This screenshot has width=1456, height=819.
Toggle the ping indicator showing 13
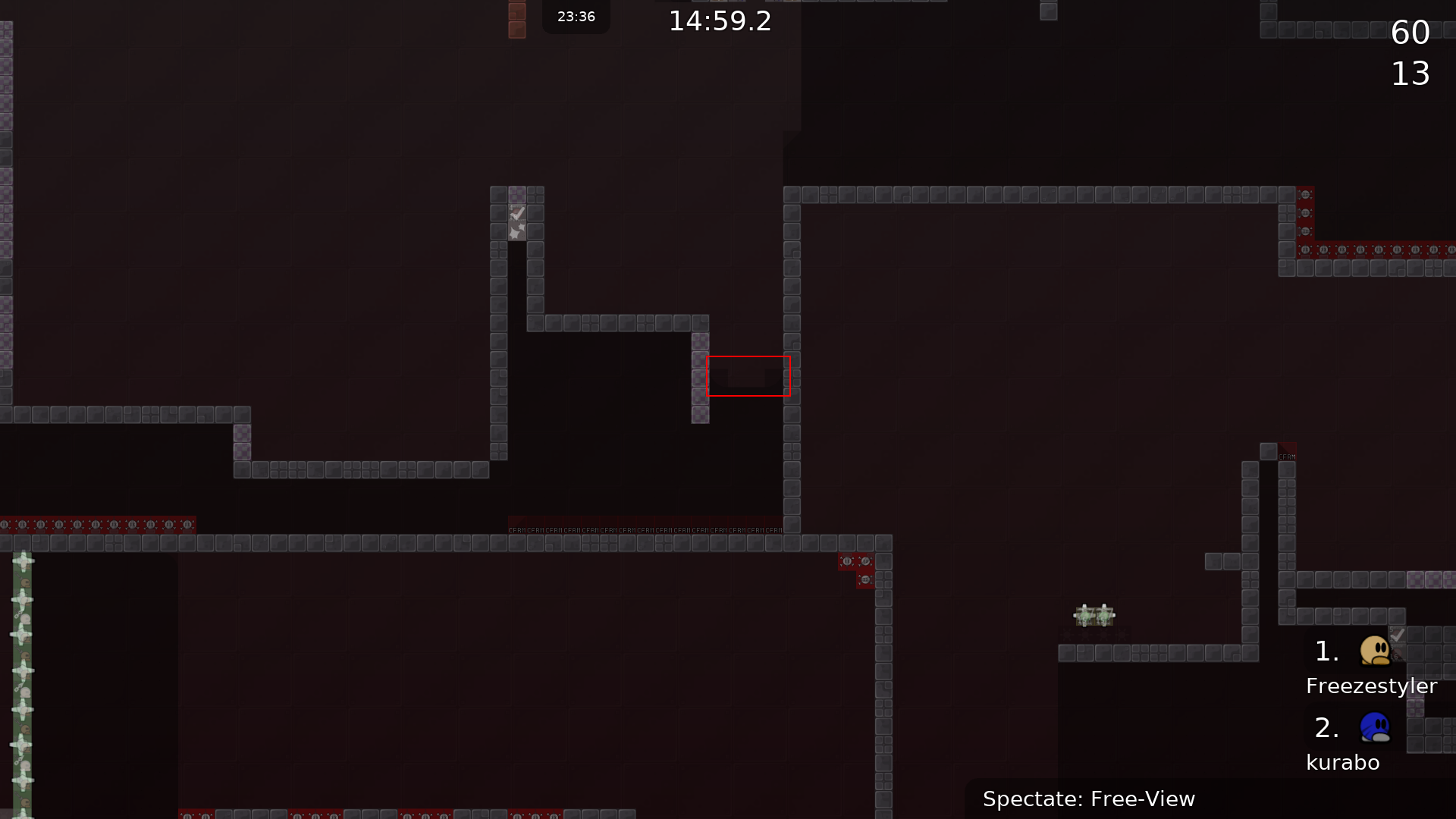coord(1410,74)
